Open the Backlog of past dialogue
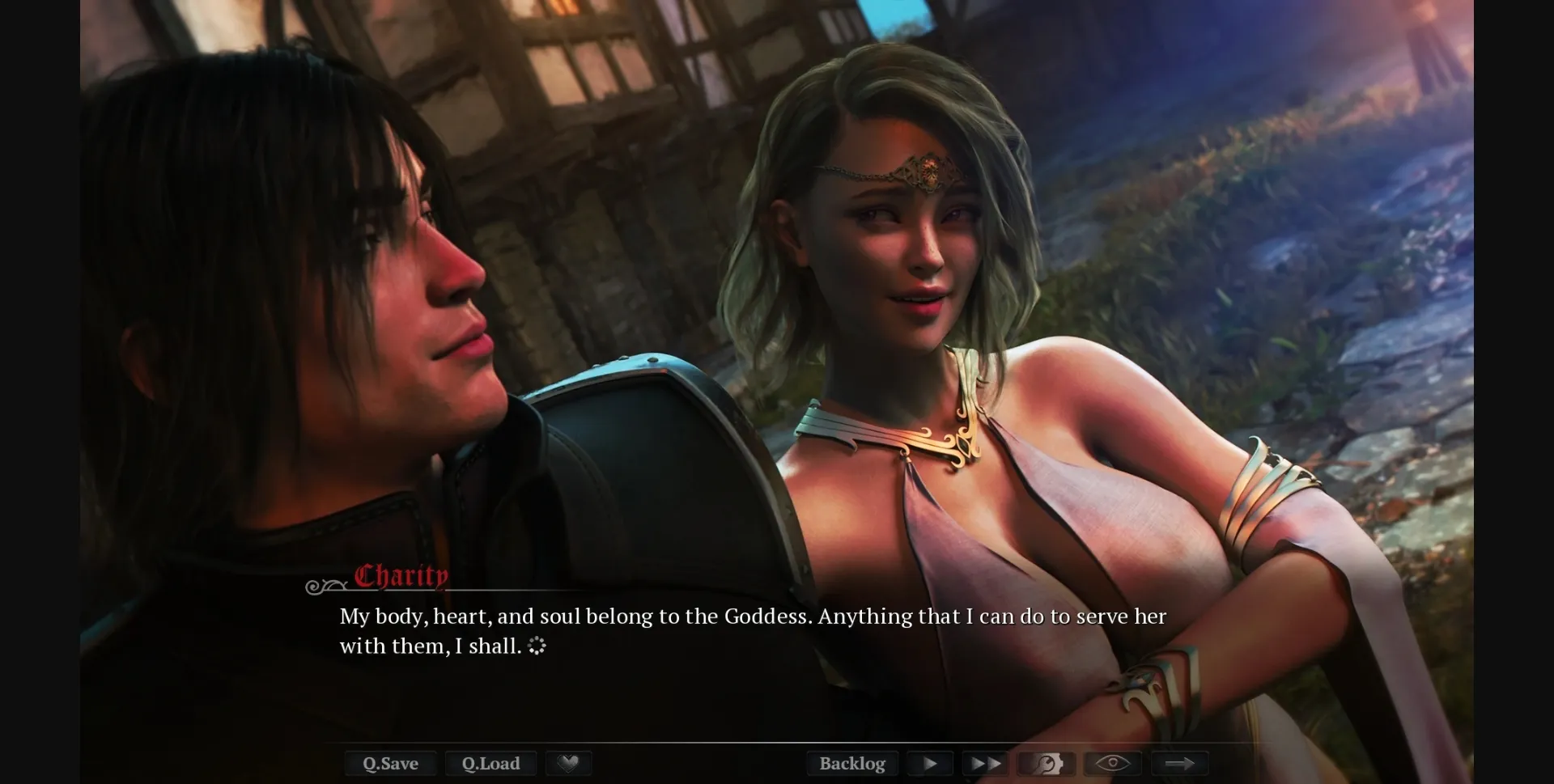Image resolution: width=1554 pixels, height=784 pixels. coord(851,763)
